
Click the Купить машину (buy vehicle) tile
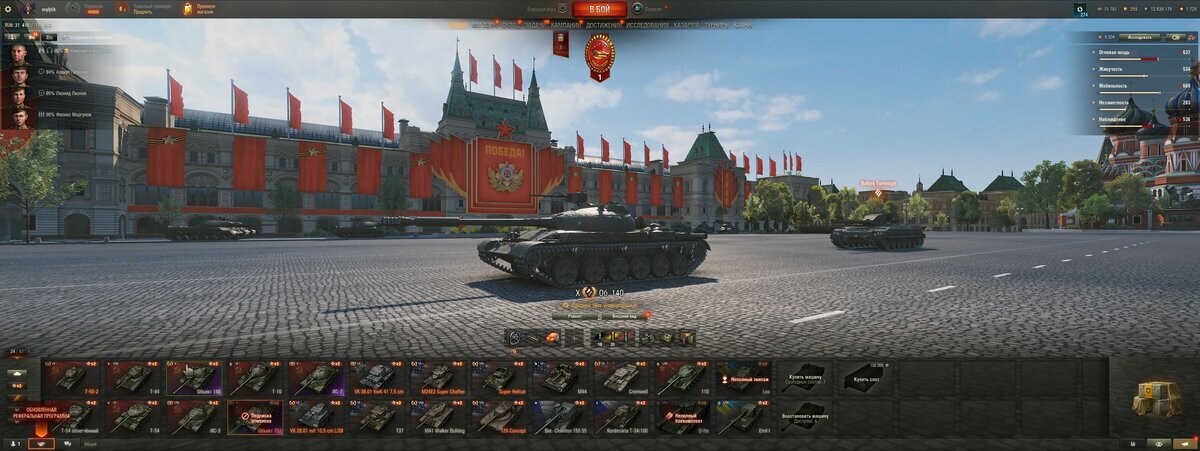click(804, 378)
